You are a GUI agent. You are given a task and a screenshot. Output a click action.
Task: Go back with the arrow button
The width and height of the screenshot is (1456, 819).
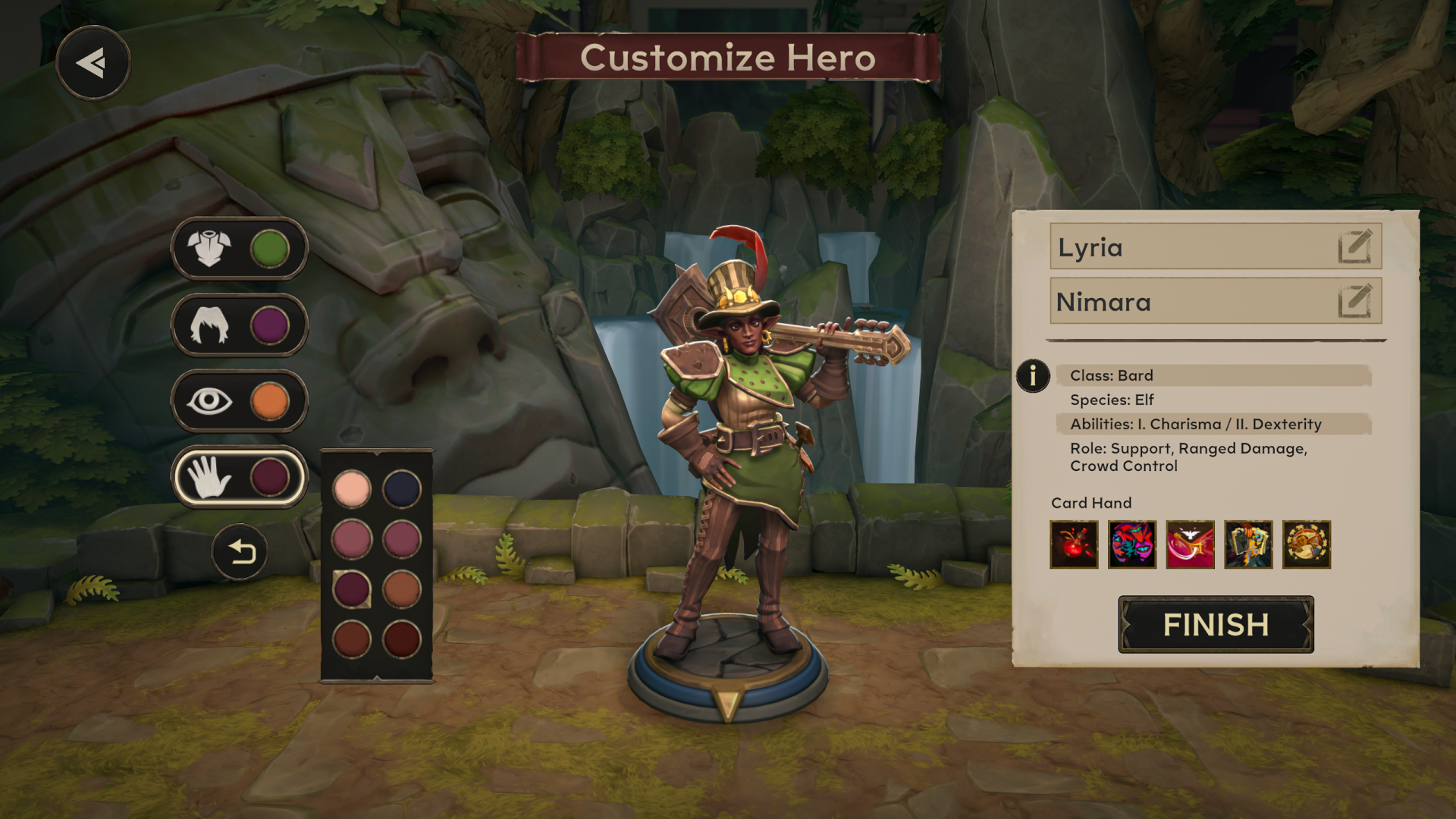tap(93, 63)
